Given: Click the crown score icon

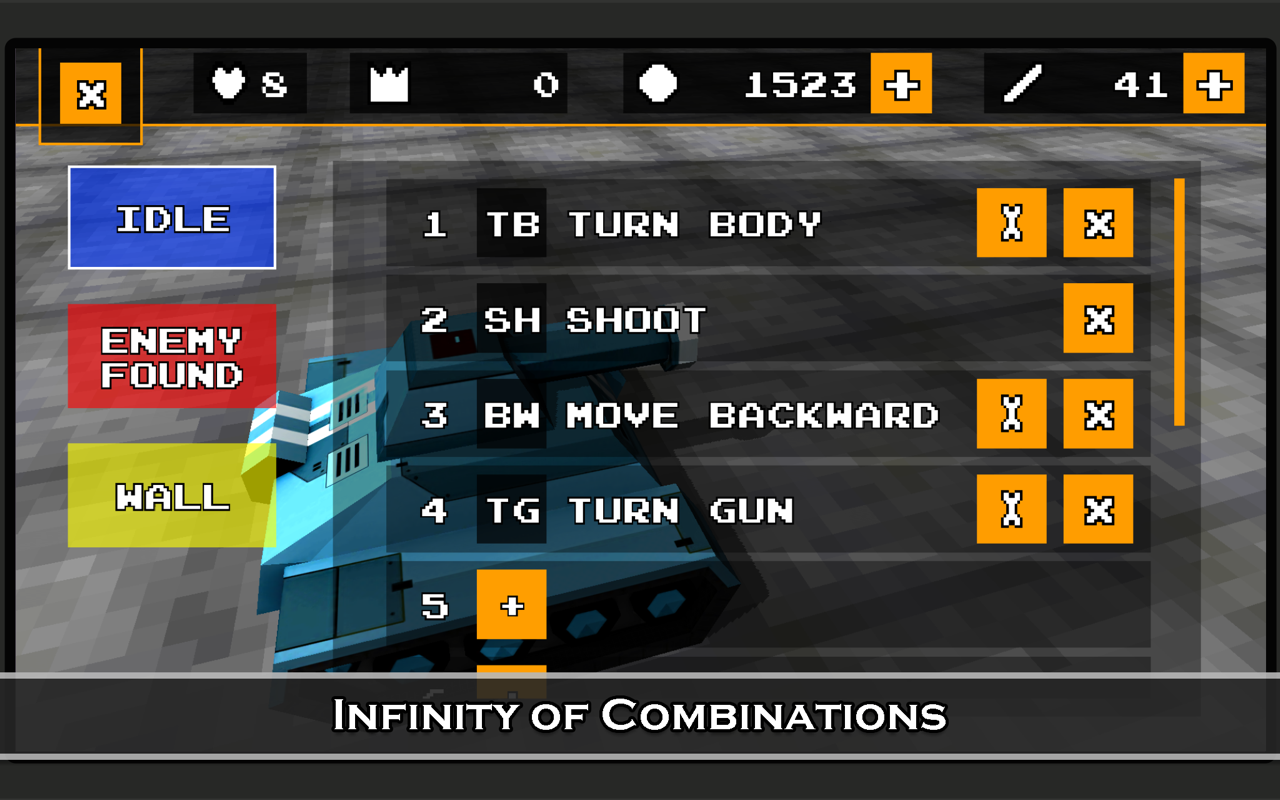Looking at the screenshot, I should pos(390,84).
